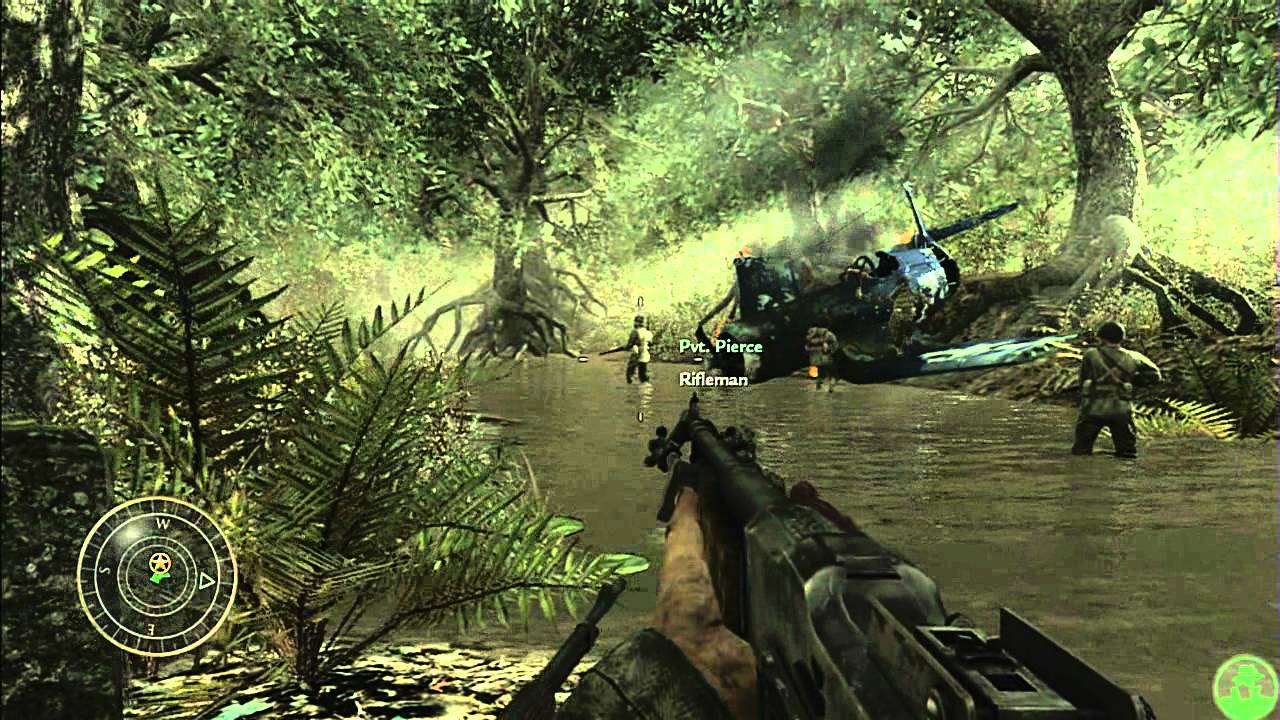Click the green arrow under the star
1280x720 pixels.
161,578
